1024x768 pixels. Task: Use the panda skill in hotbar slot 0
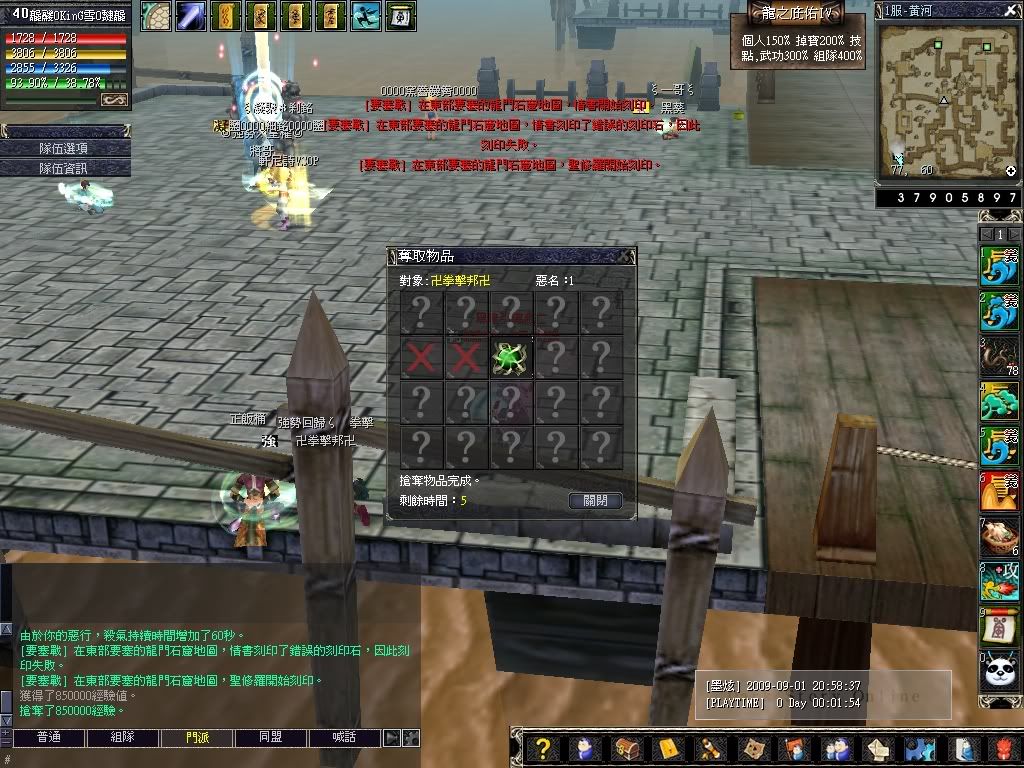pyautogui.click(x=999, y=670)
